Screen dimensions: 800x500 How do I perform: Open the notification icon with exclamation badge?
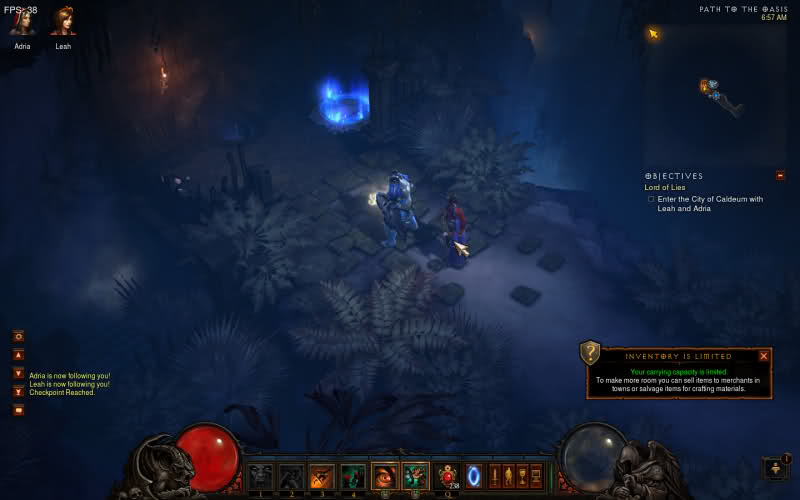pyautogui.click(x=776, y=468)
